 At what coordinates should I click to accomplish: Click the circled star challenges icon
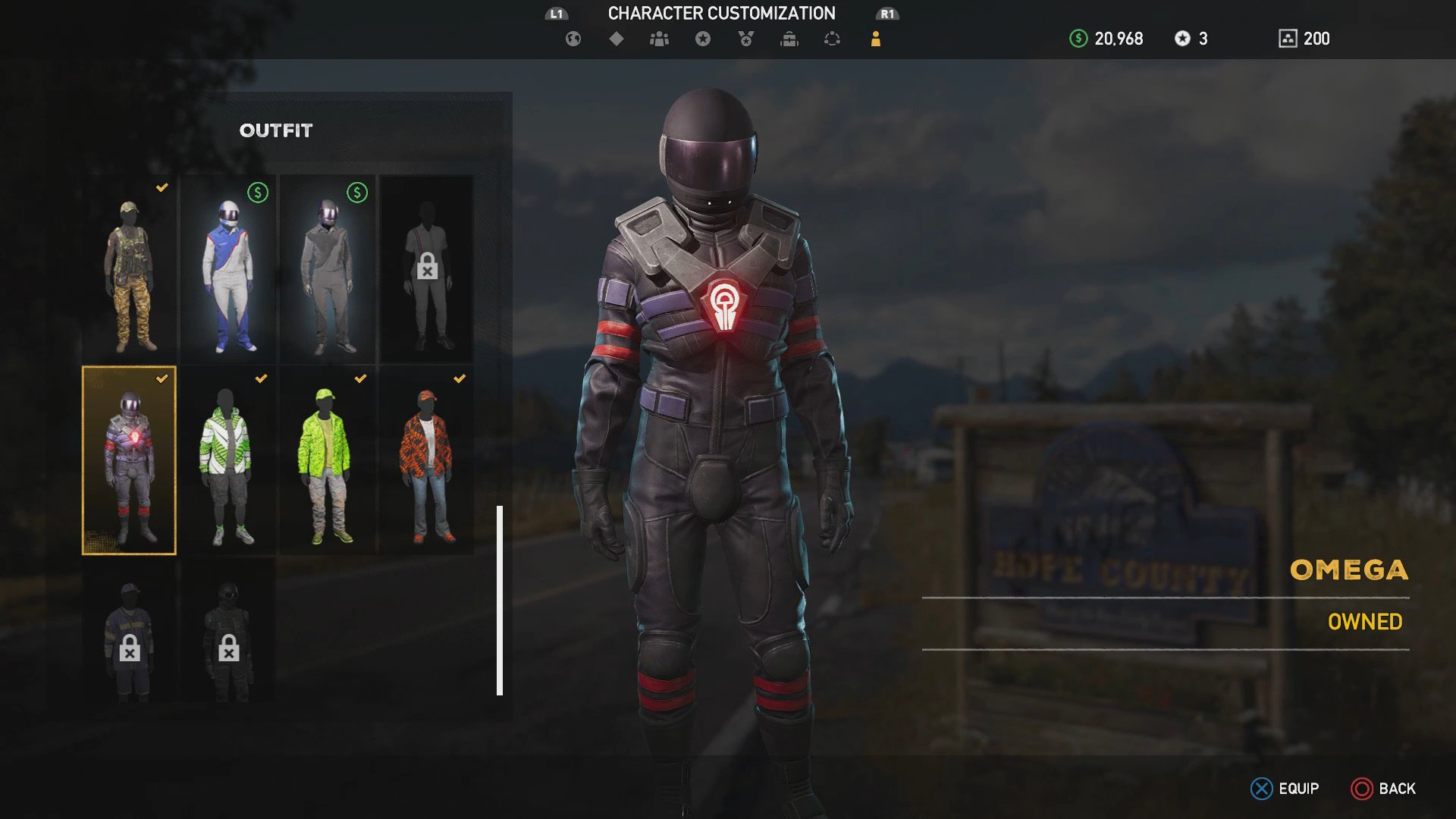701,39
